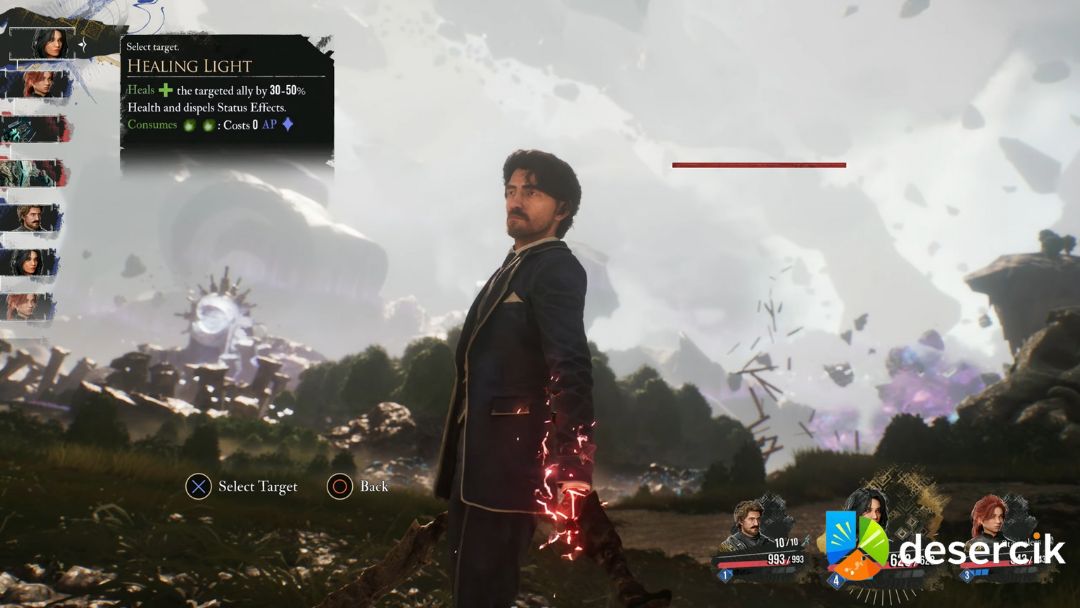
Task: Click Gustave's portrait in the turn order
Action: point(35,218)
